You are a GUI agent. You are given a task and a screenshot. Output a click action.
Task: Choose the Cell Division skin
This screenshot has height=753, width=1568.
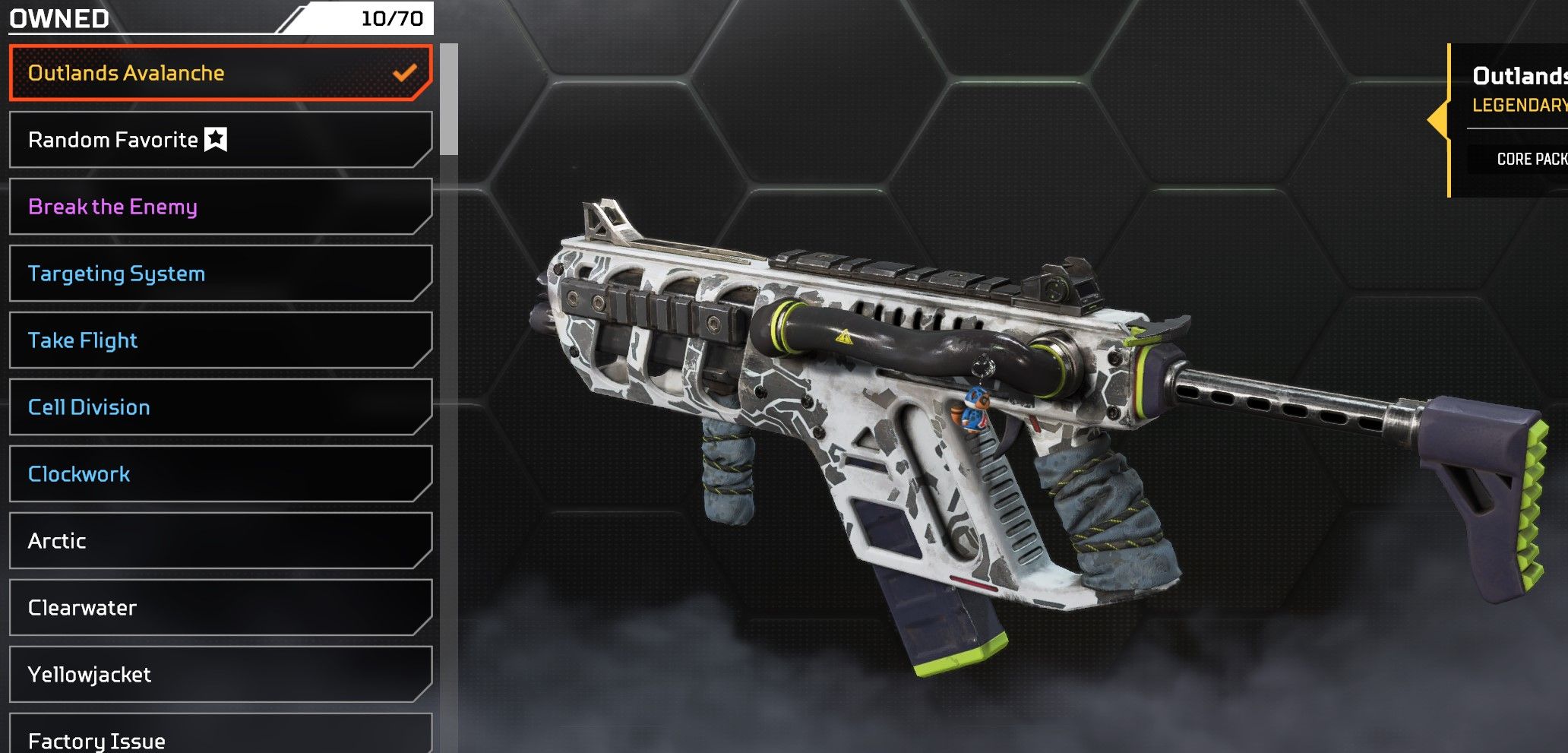pos(220,407)
